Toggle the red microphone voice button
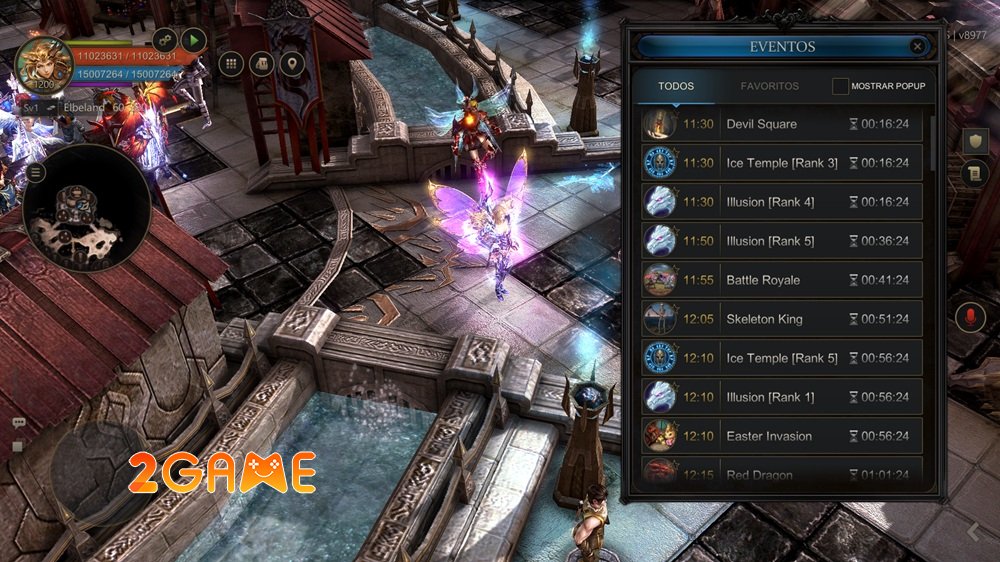This screenshot has width=1000, height=562. [967, 318]
